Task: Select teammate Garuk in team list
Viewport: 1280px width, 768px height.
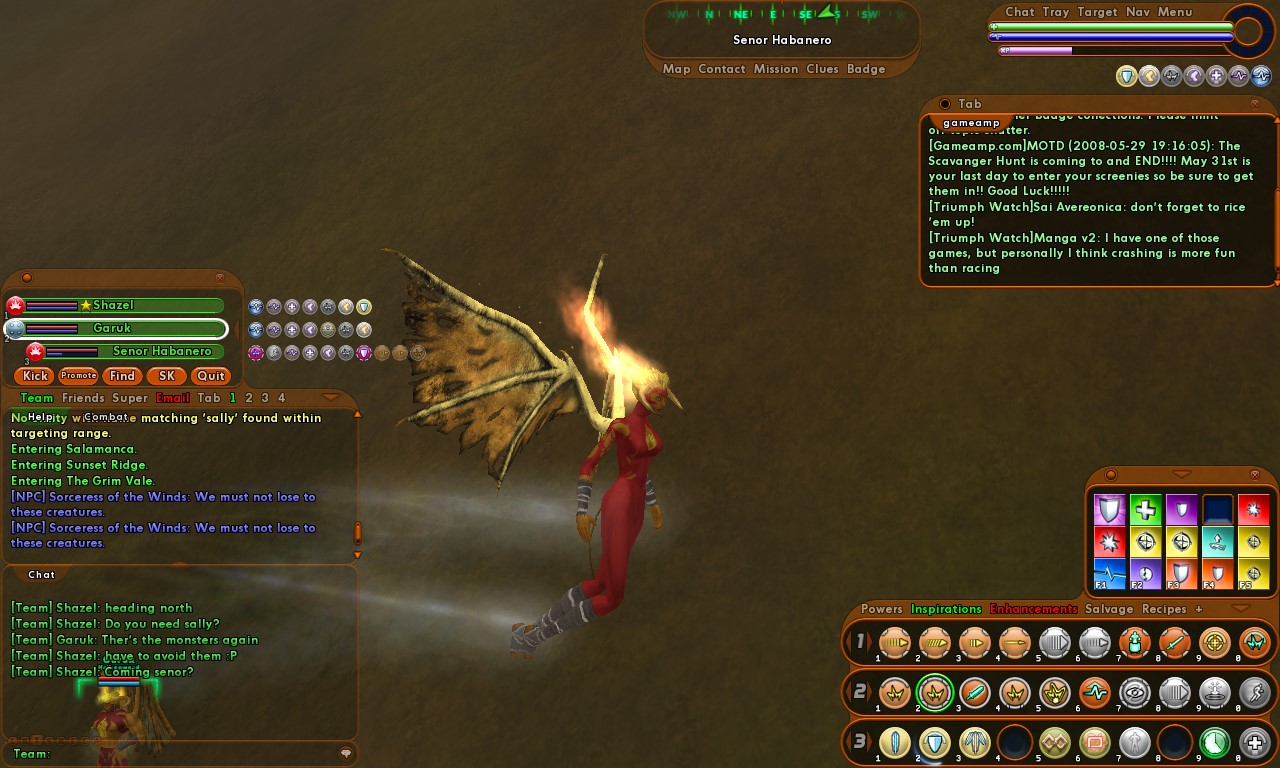Action: [112, 328]
